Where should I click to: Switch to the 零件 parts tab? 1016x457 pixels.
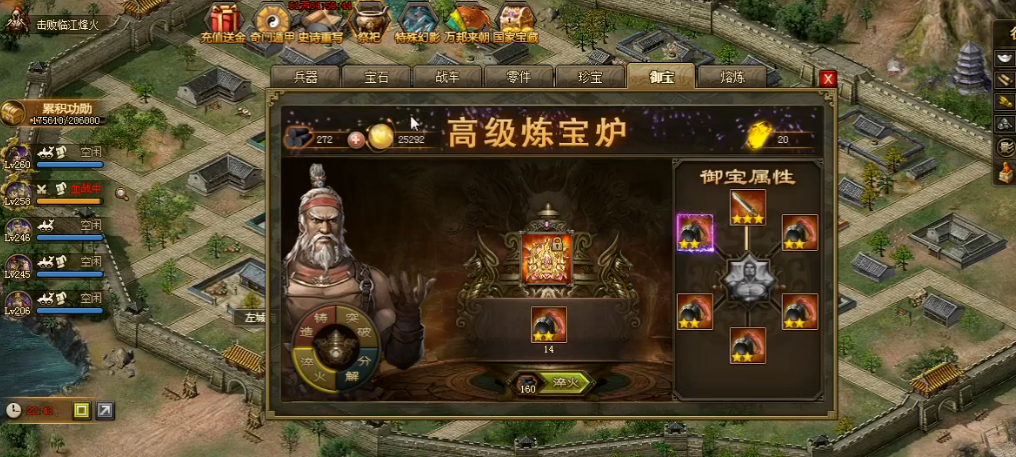point(518,77)
